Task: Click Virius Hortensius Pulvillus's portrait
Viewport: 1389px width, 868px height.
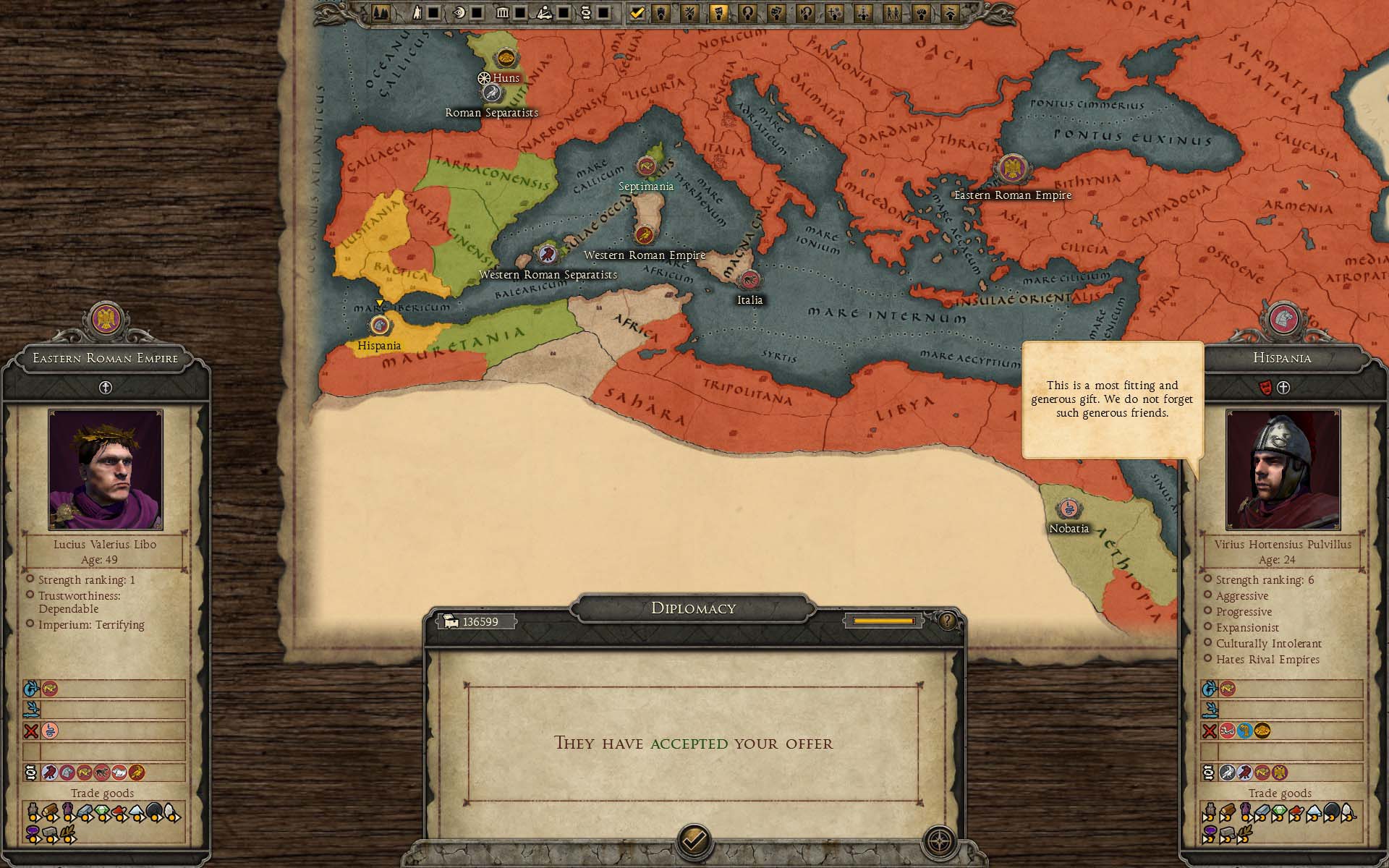Action: pos(1283,469)
